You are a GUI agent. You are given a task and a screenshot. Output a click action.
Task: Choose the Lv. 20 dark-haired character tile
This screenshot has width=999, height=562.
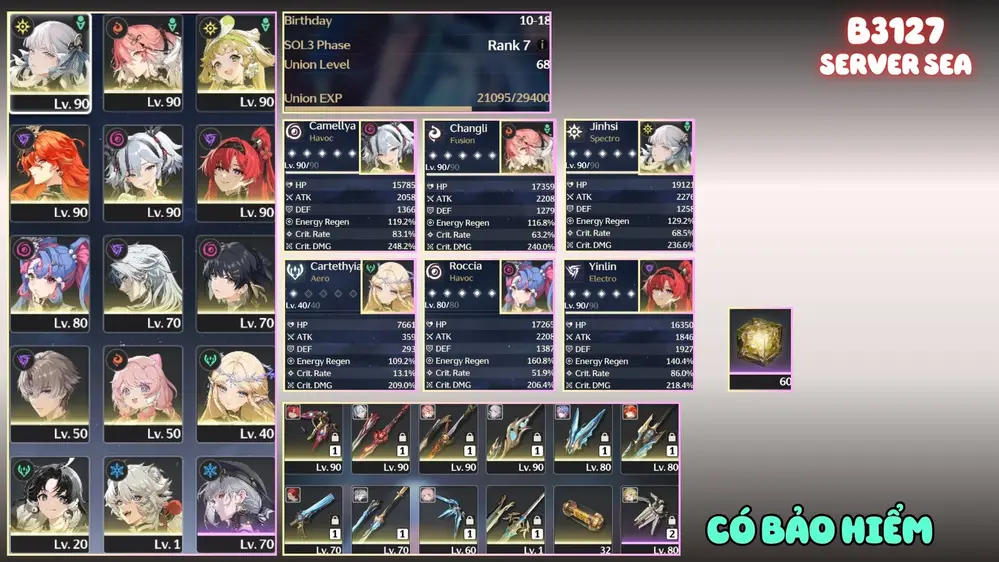click(x=50, y=504)
